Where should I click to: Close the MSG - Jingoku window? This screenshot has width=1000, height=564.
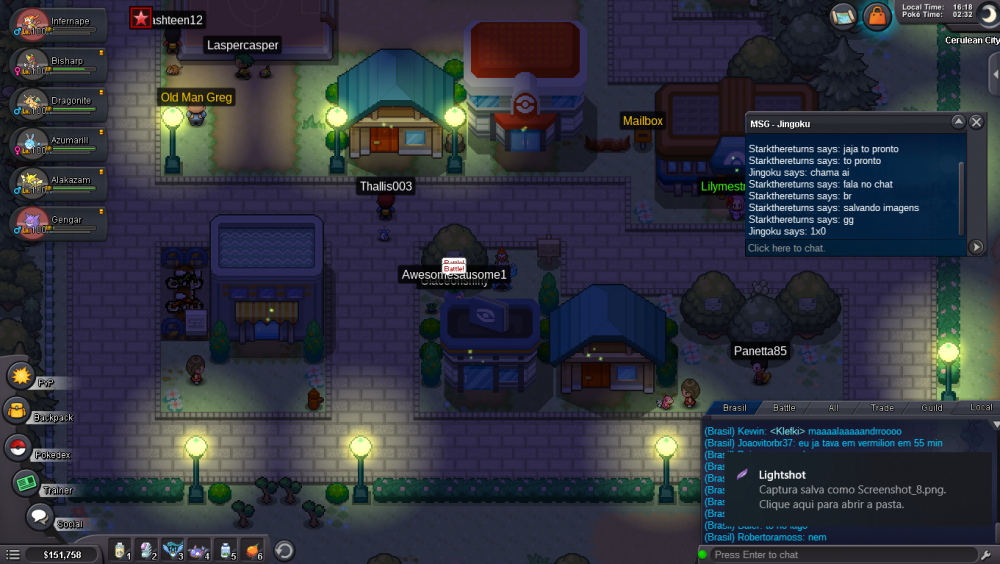(x=977, y=122)
